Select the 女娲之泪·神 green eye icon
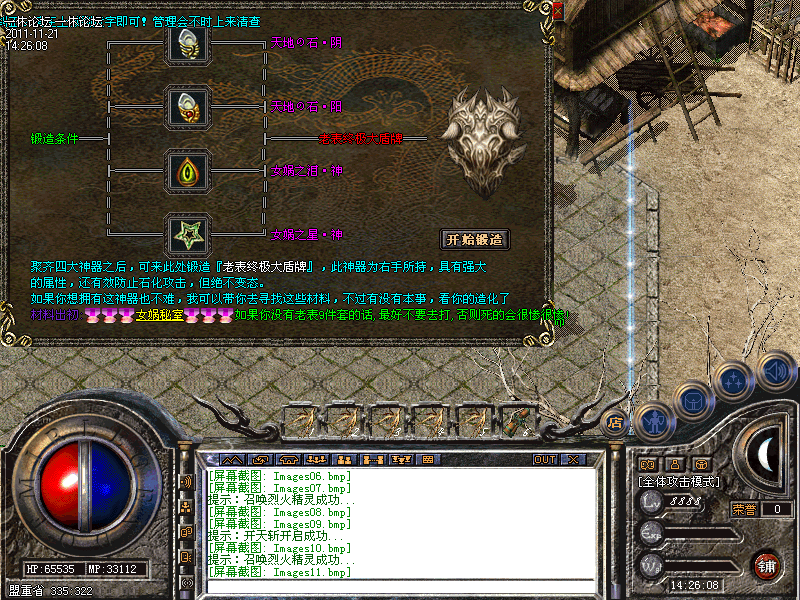 coord(187,170)
